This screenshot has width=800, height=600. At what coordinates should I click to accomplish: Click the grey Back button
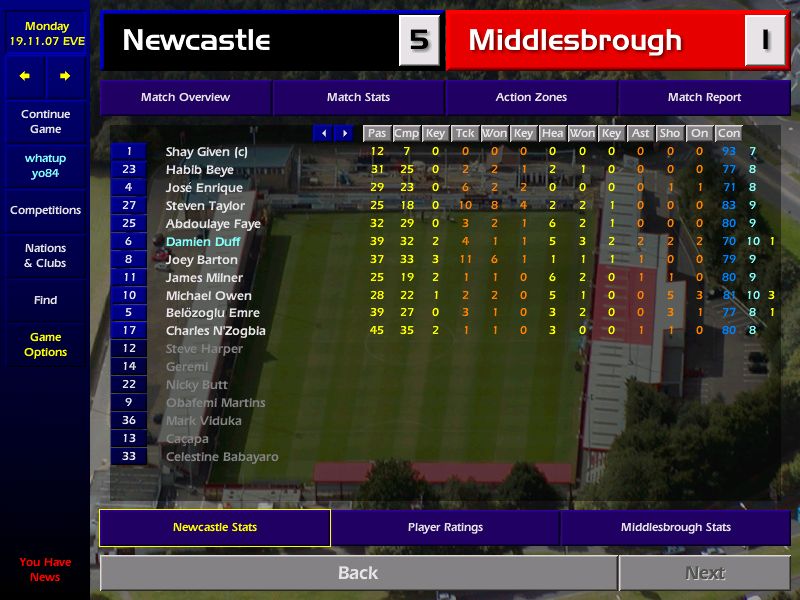pyautogui.click(x=358, y=573)
